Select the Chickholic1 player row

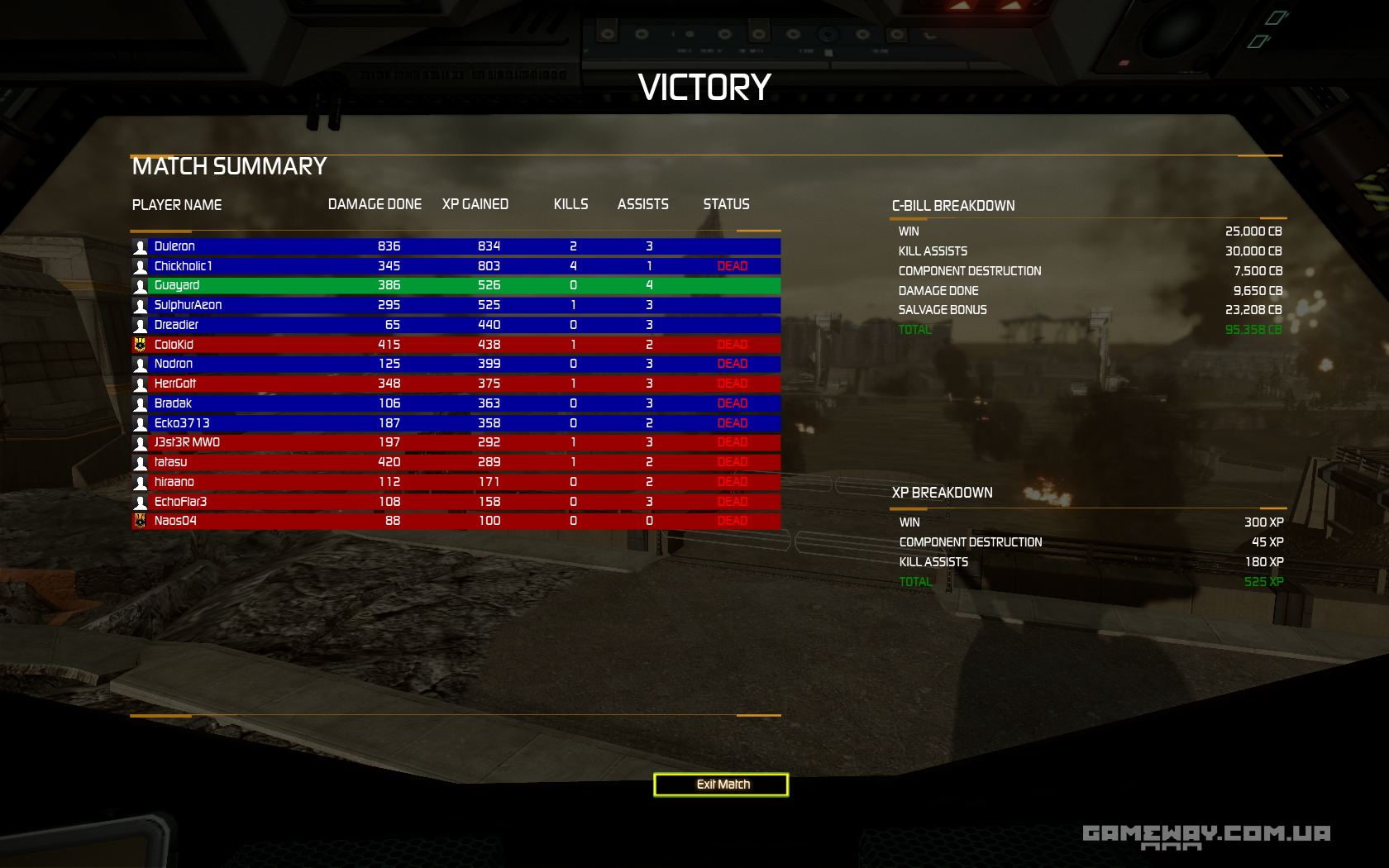pyautogui.click(x=455, y=266)
